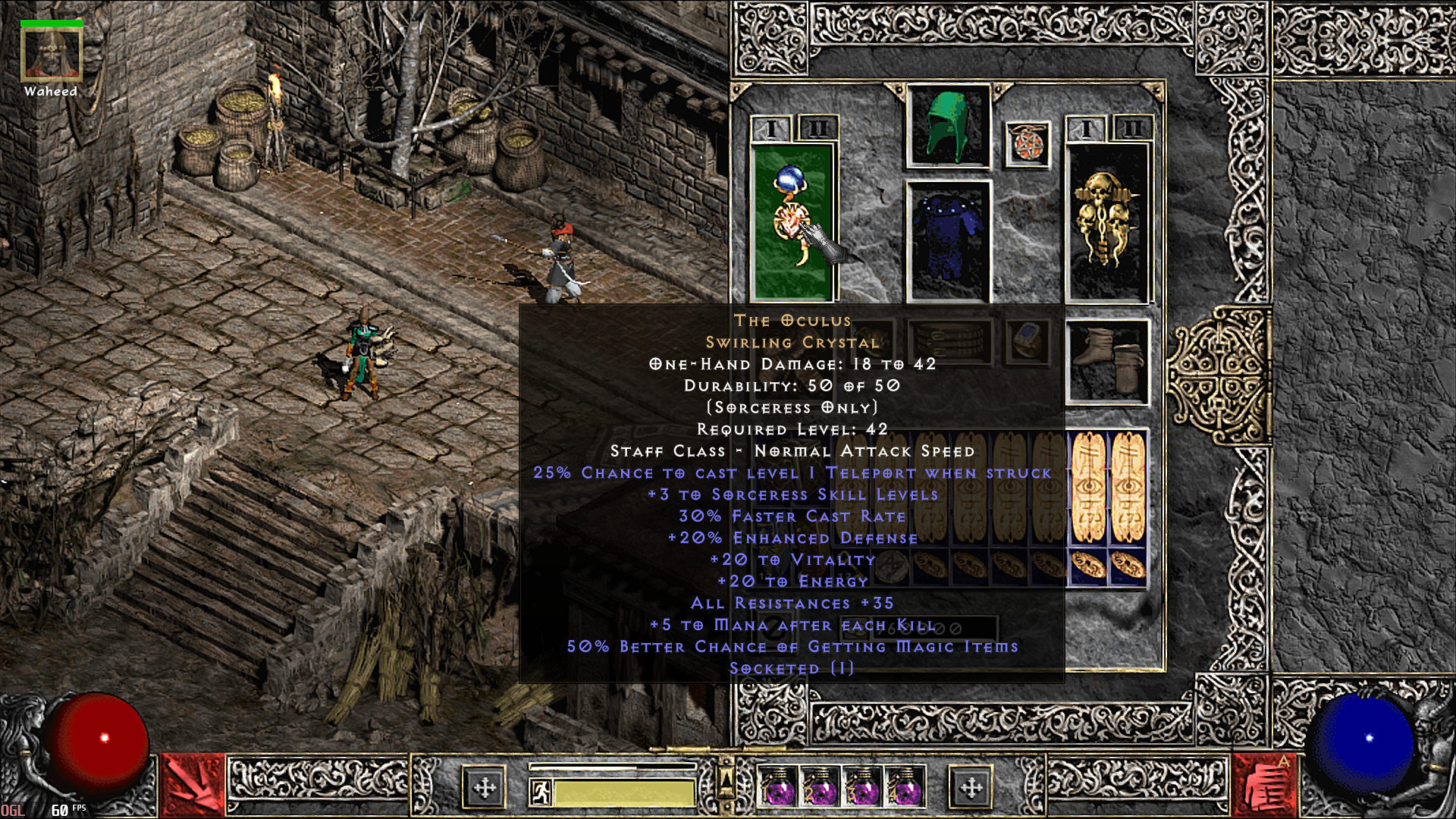Switch to weapon set II above the Oculus
The height and width of the screenshot is (819, 1456).
click(x=817, y=128)
